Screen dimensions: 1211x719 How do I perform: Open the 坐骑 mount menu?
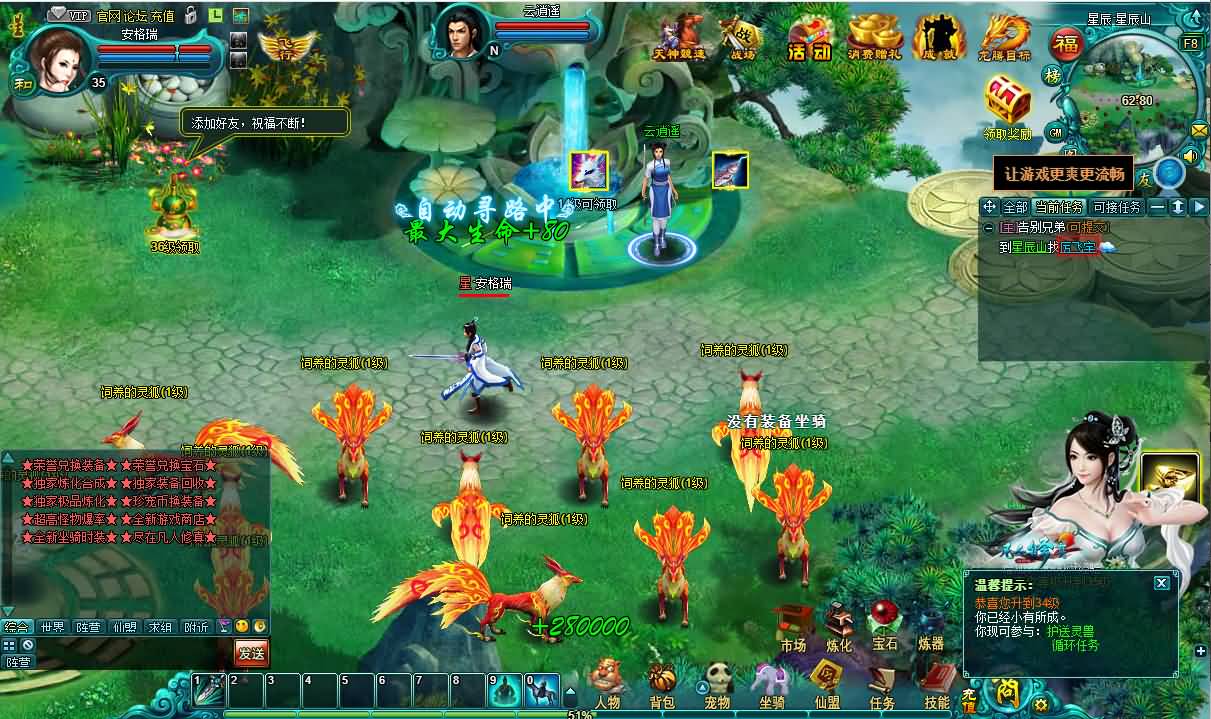point(771,684)
